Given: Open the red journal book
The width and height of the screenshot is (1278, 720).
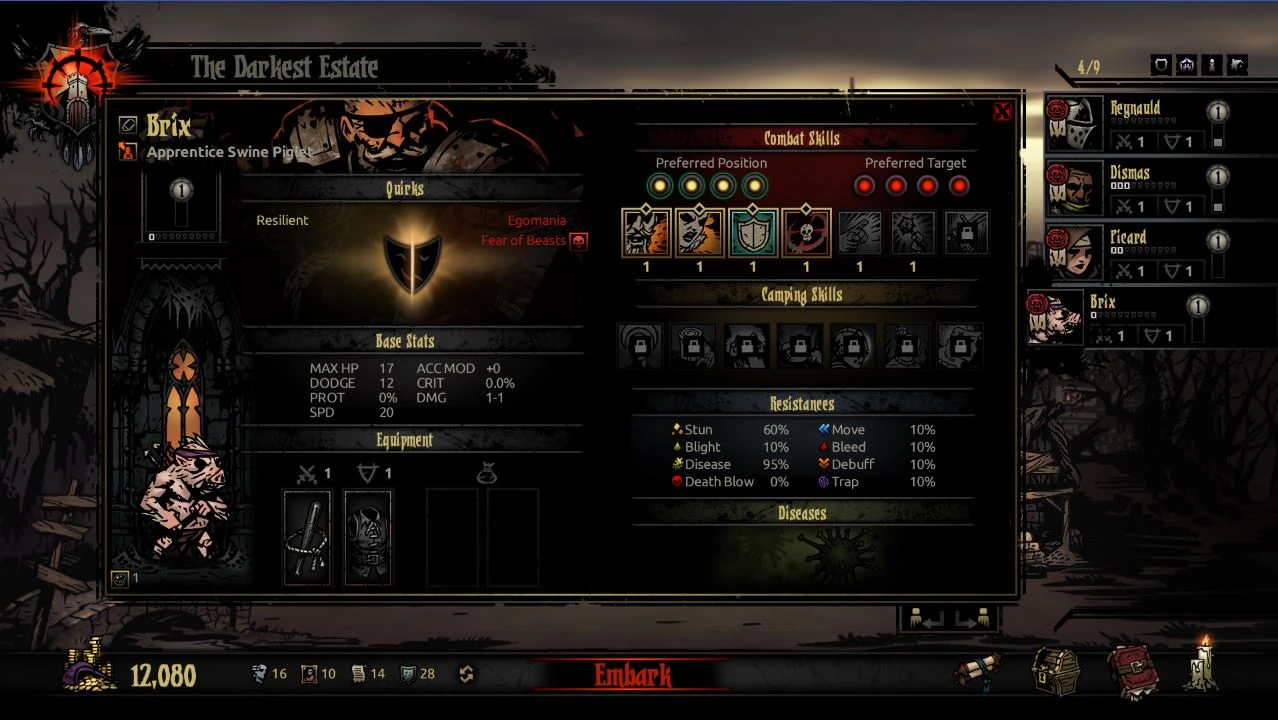Looking at the screenshot, I should 1130,671.
